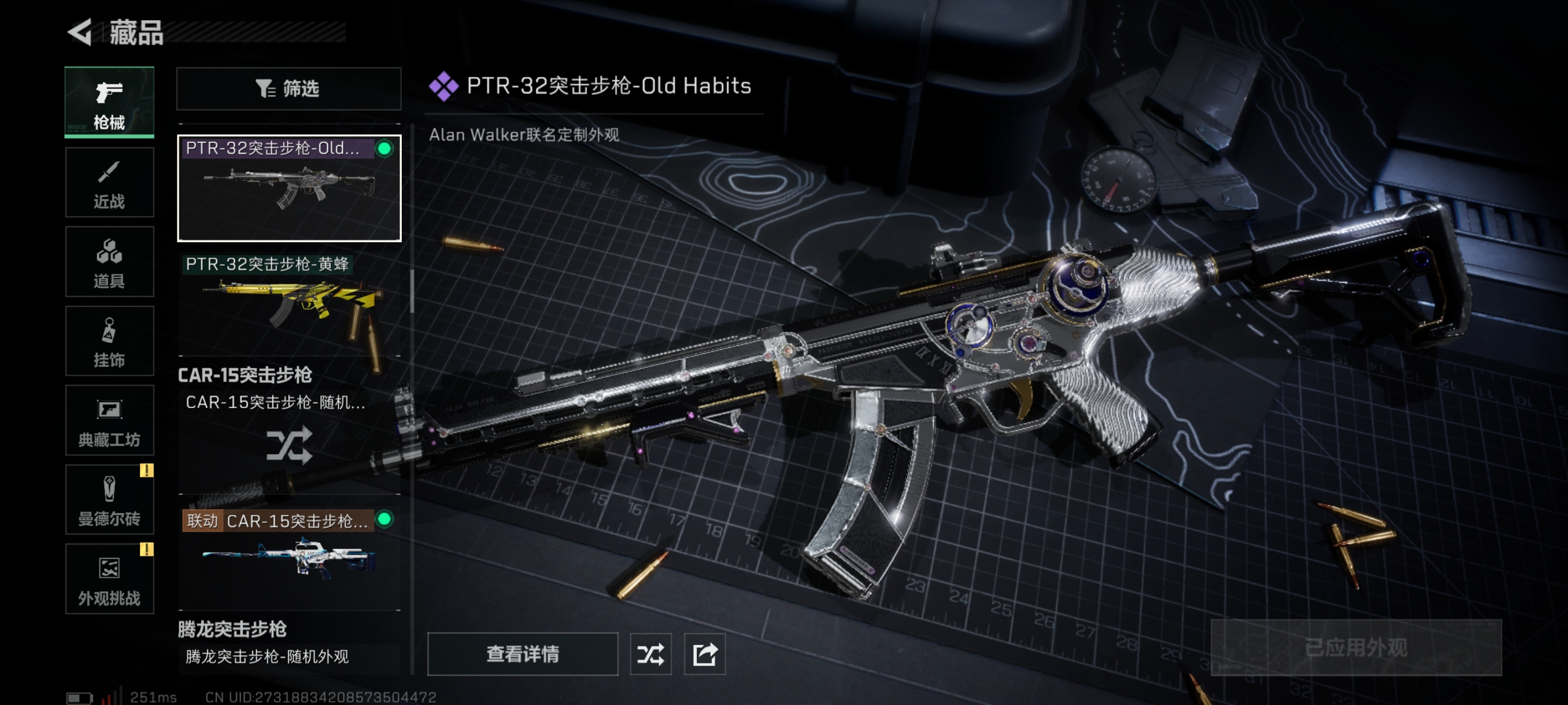The width and height of the screenshot is (1568, 705).
Task: Switch to the 曼德尔砖 tab
Action: (x=110, y=499)
